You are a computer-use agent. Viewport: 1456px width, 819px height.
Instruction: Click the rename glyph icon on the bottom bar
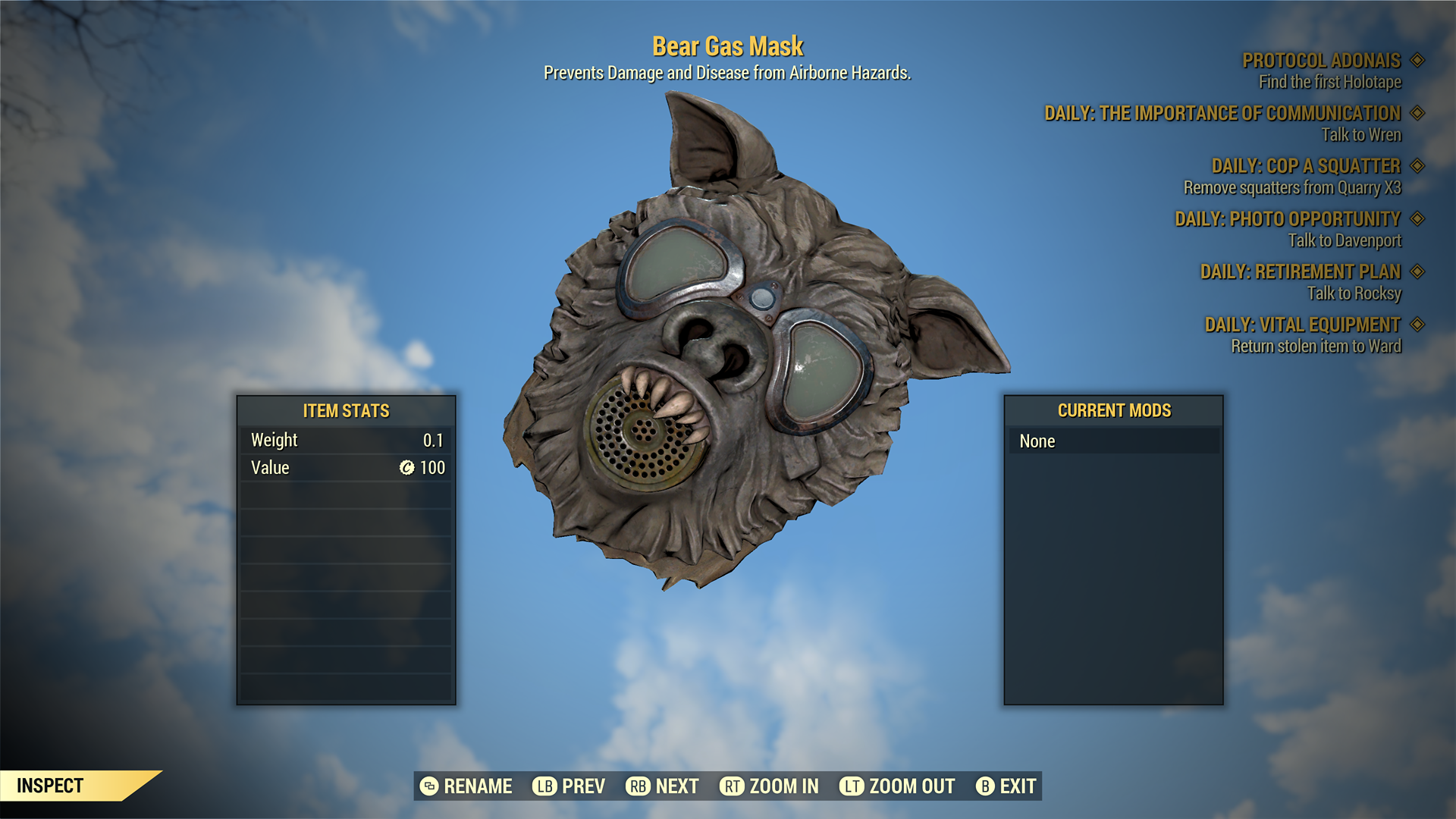pyautogui.click(x=428, y=786)
